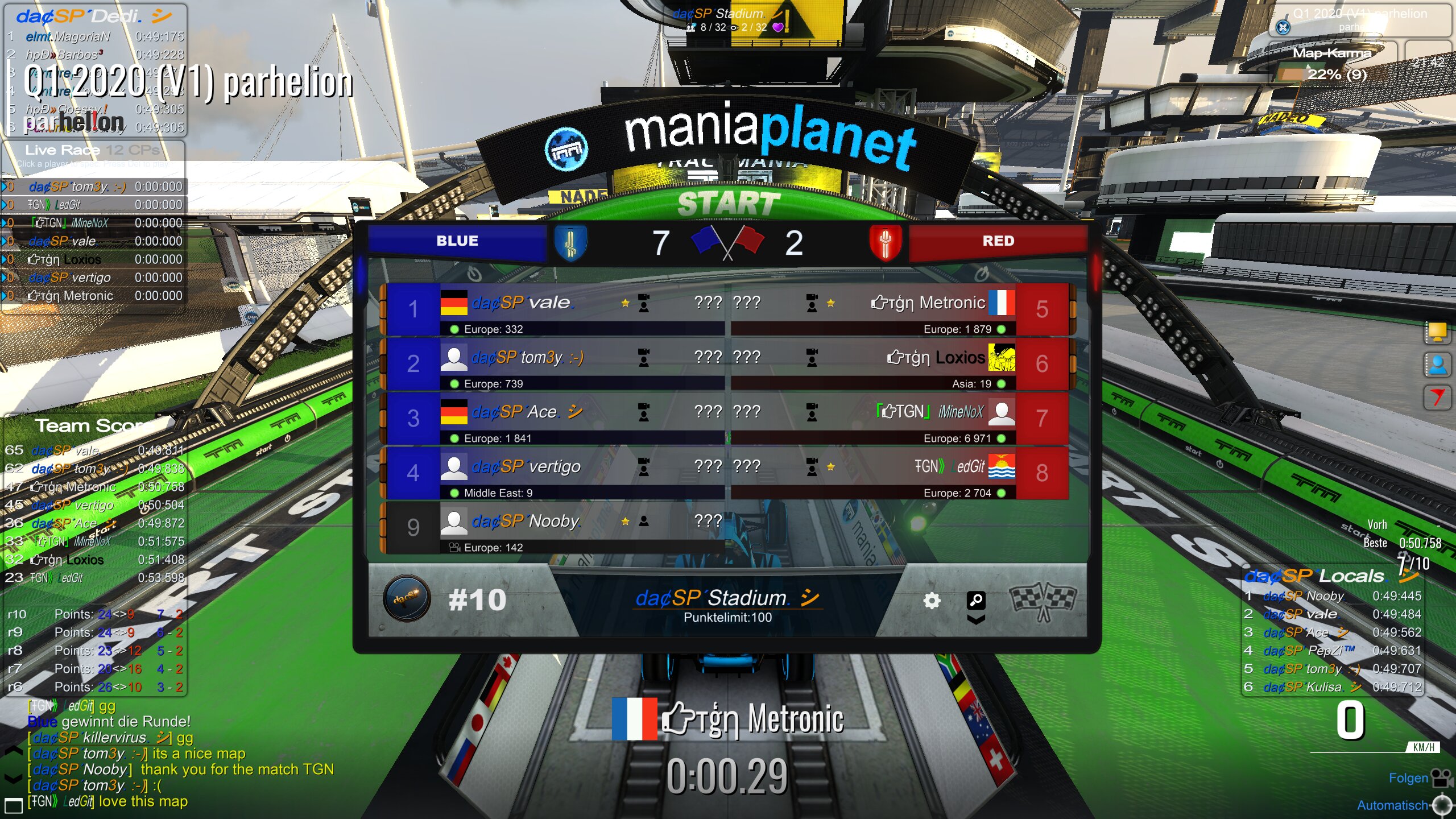Click the red flag icon
The height and width of the screenshot is (819, 1456).
pos(1437,396)
